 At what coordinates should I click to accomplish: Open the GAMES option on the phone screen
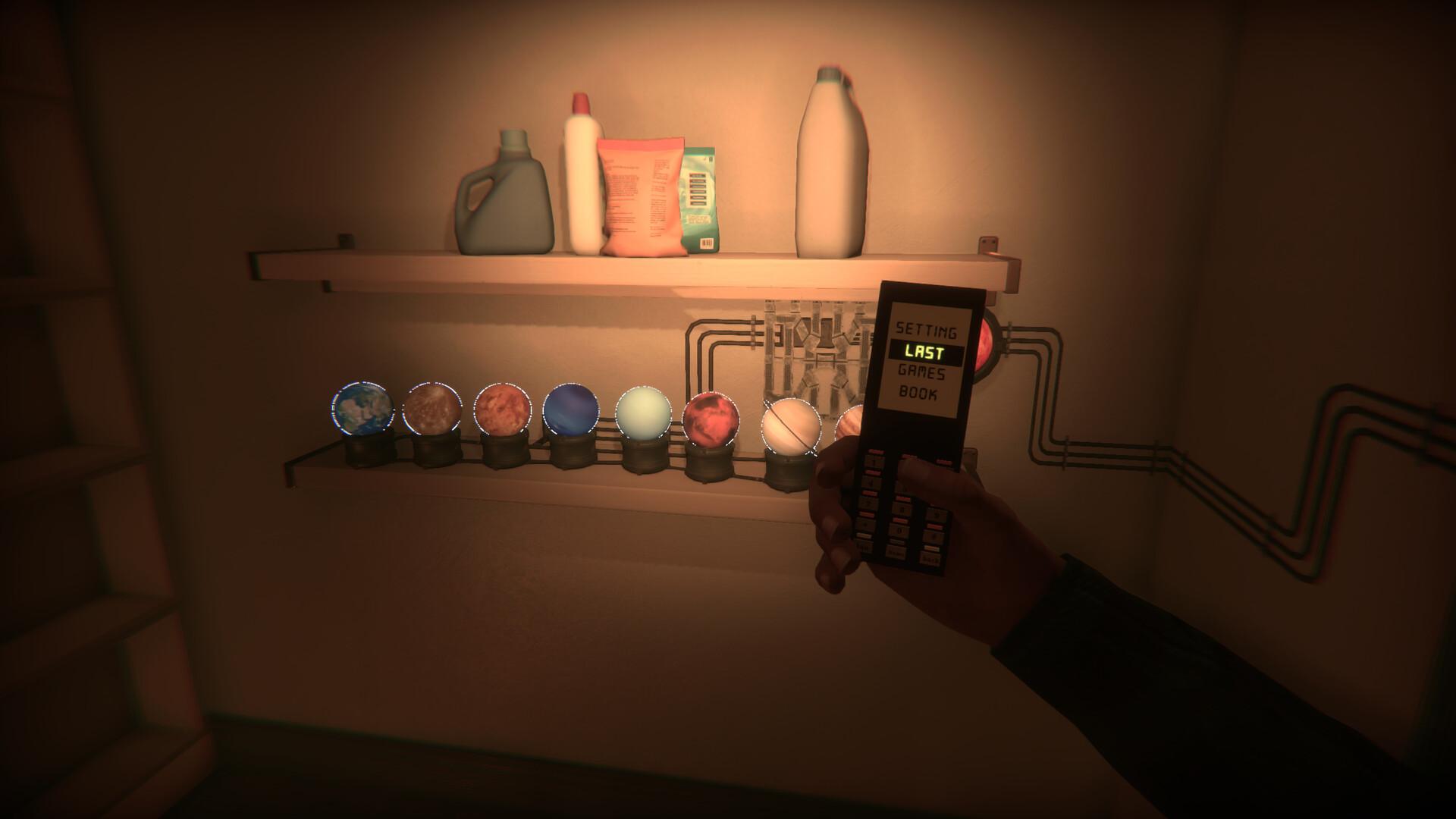pos(922,374)
